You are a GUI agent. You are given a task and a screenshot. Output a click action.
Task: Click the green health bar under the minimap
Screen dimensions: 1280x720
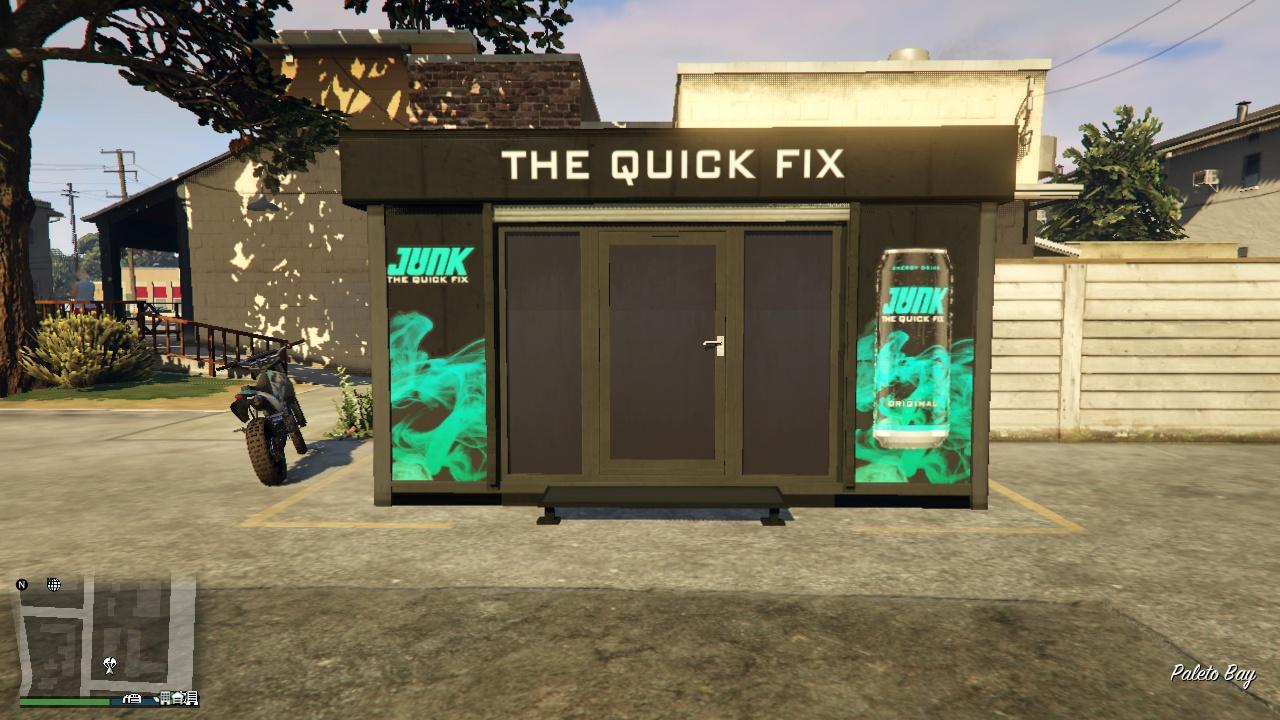(62, 701)
